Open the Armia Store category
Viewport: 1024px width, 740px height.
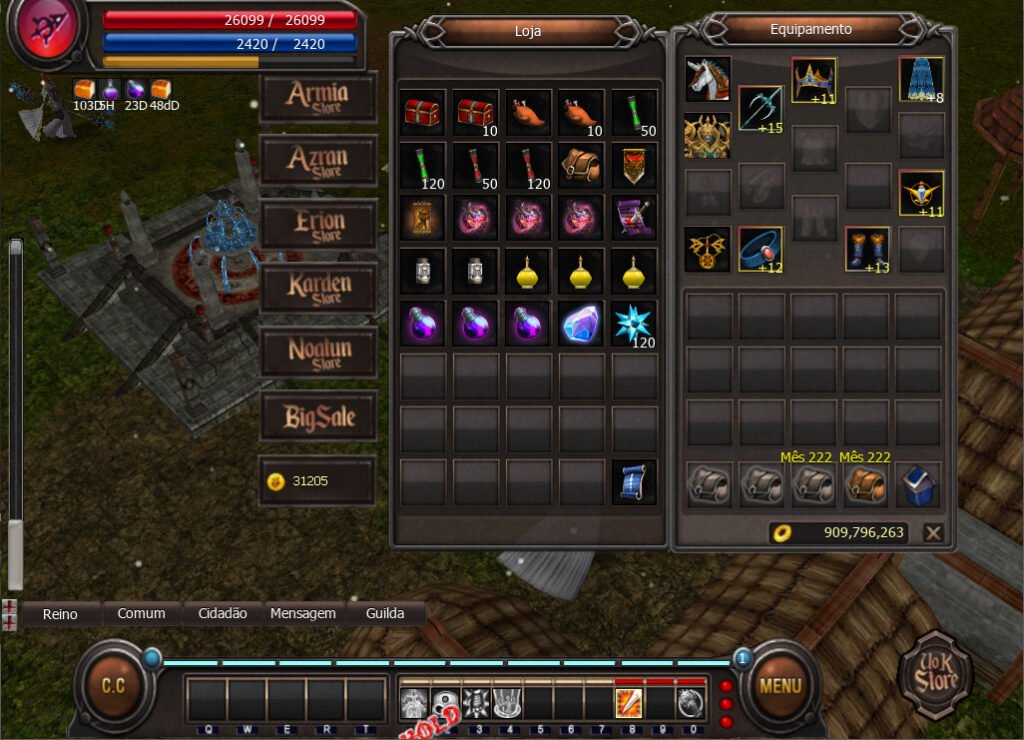318,97
